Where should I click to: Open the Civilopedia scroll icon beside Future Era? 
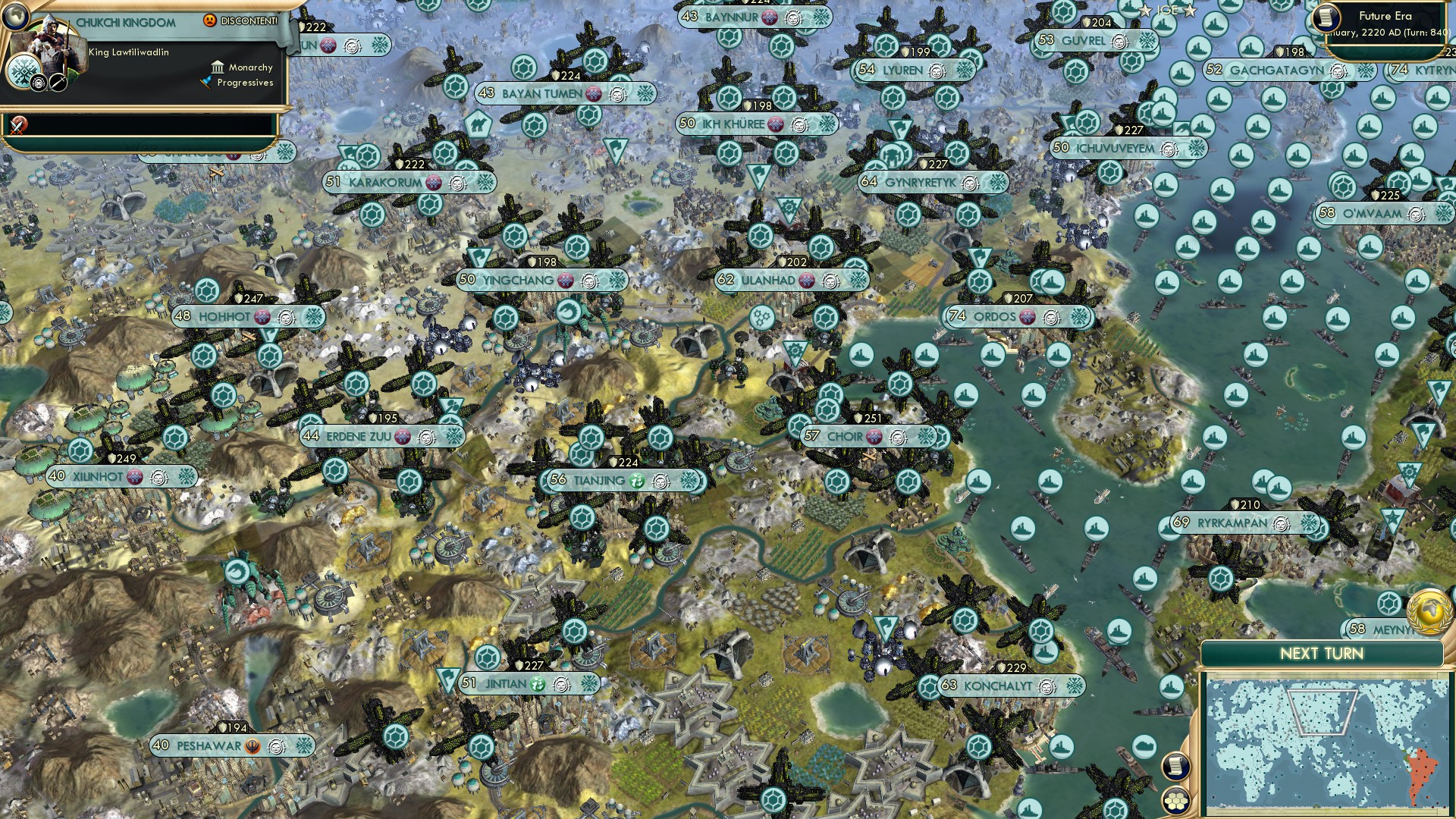click(1326, 17)
